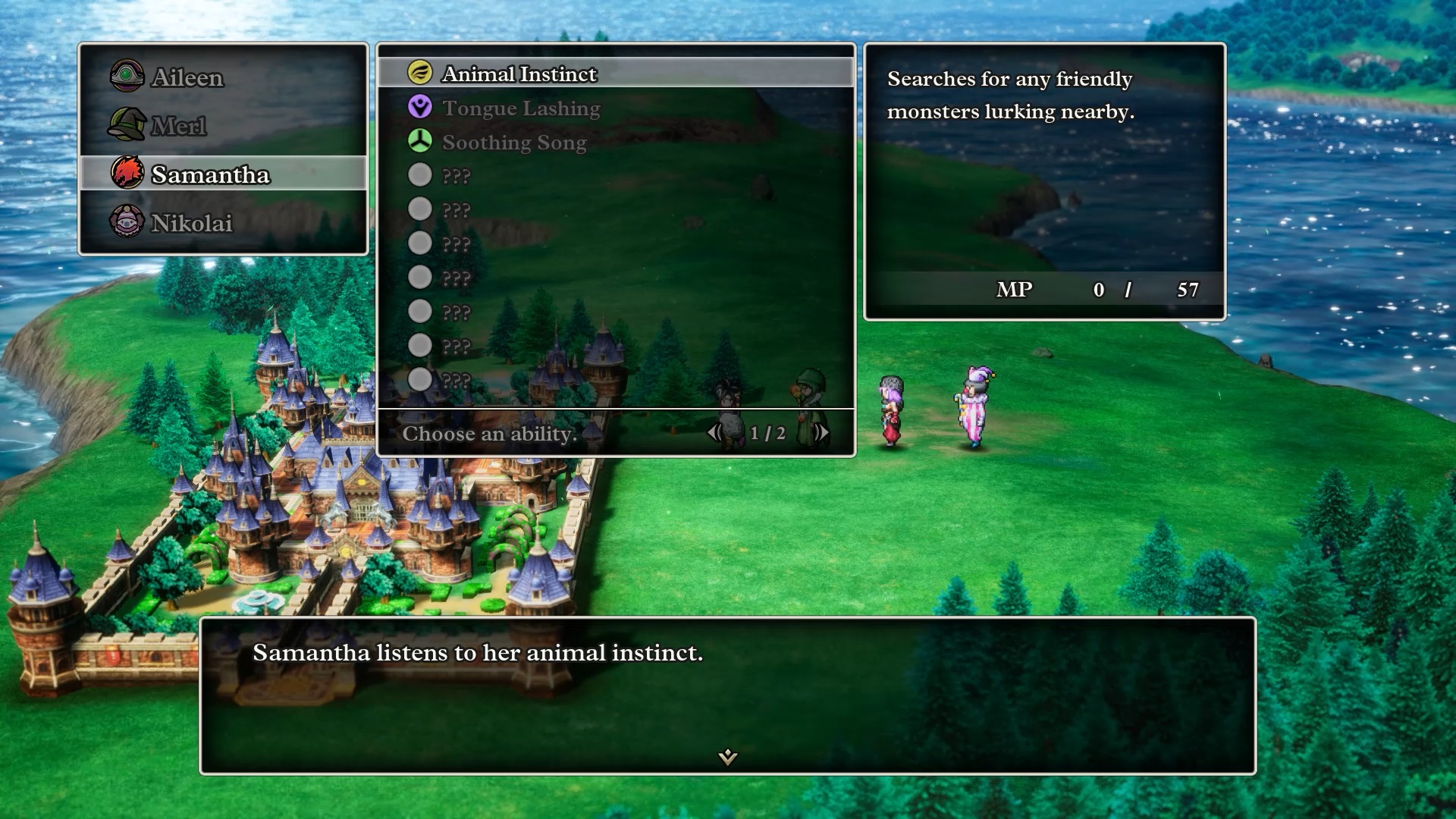Select Samantha in the party list
Viewport: 1456px width, 819px height.
(x=210, y=174)
